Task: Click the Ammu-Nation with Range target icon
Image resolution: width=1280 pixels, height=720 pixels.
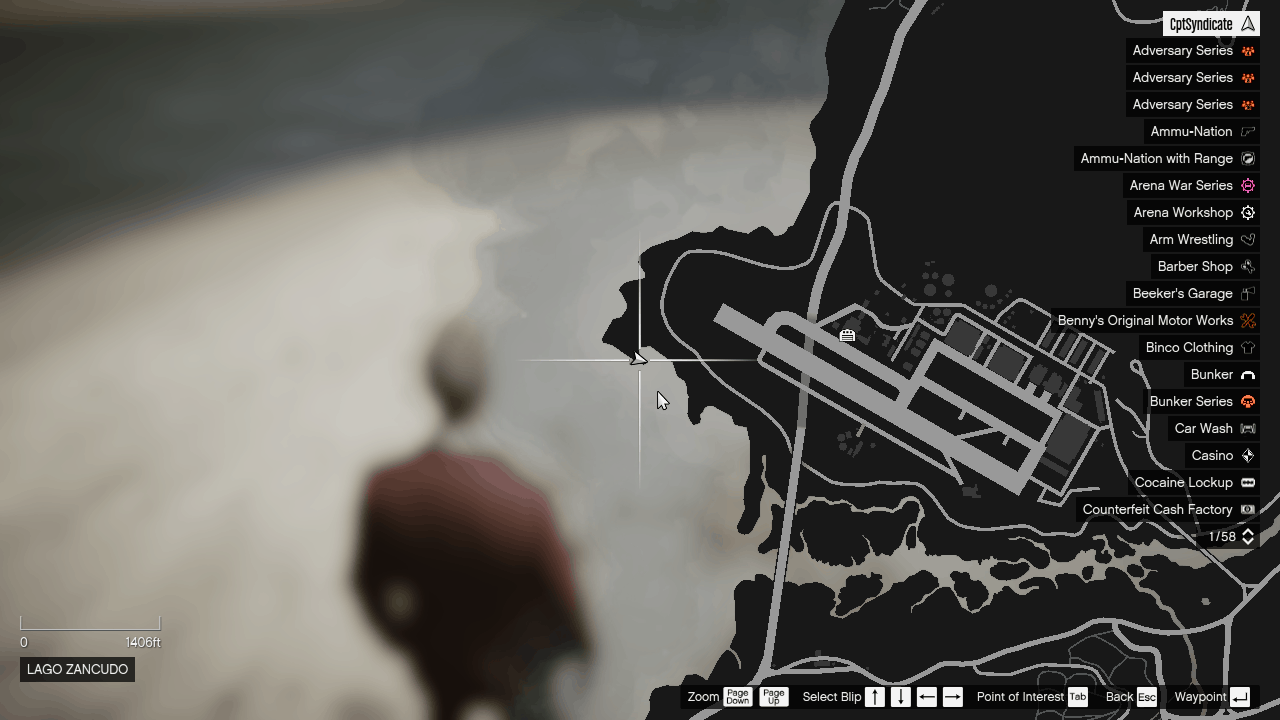Action: [x=1247, y=158]
